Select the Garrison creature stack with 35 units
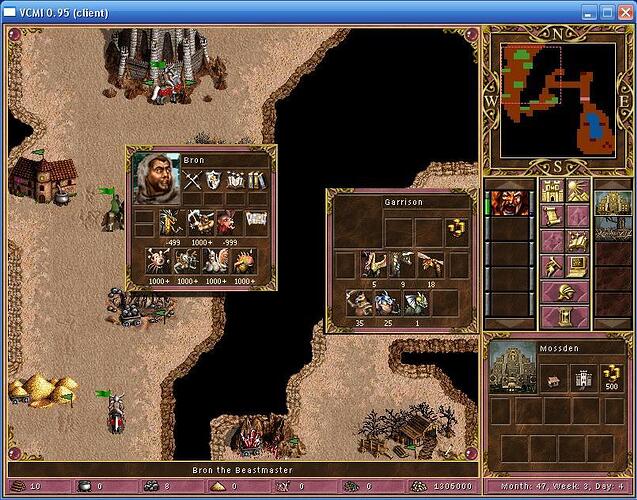The height and width of the screenshot is (500, 637). [x=361, y=303]
